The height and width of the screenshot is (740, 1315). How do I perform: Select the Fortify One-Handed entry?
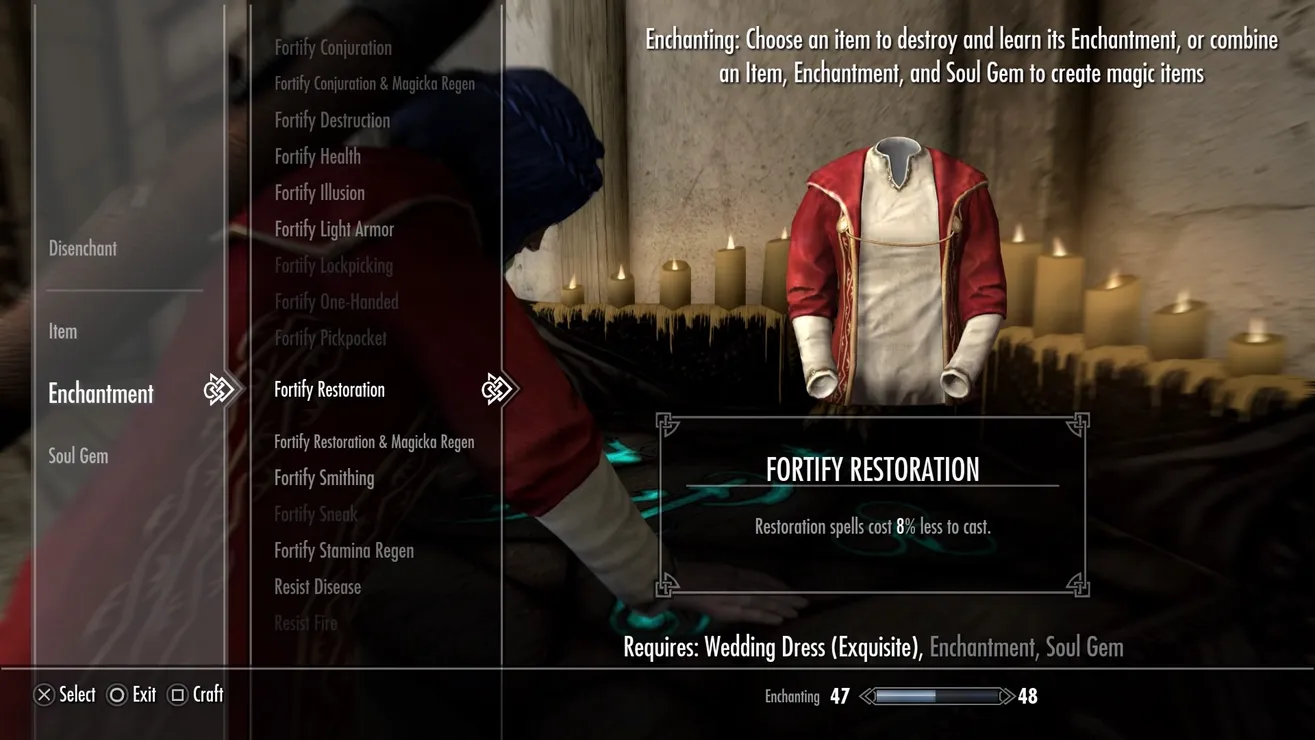[336, 302]
